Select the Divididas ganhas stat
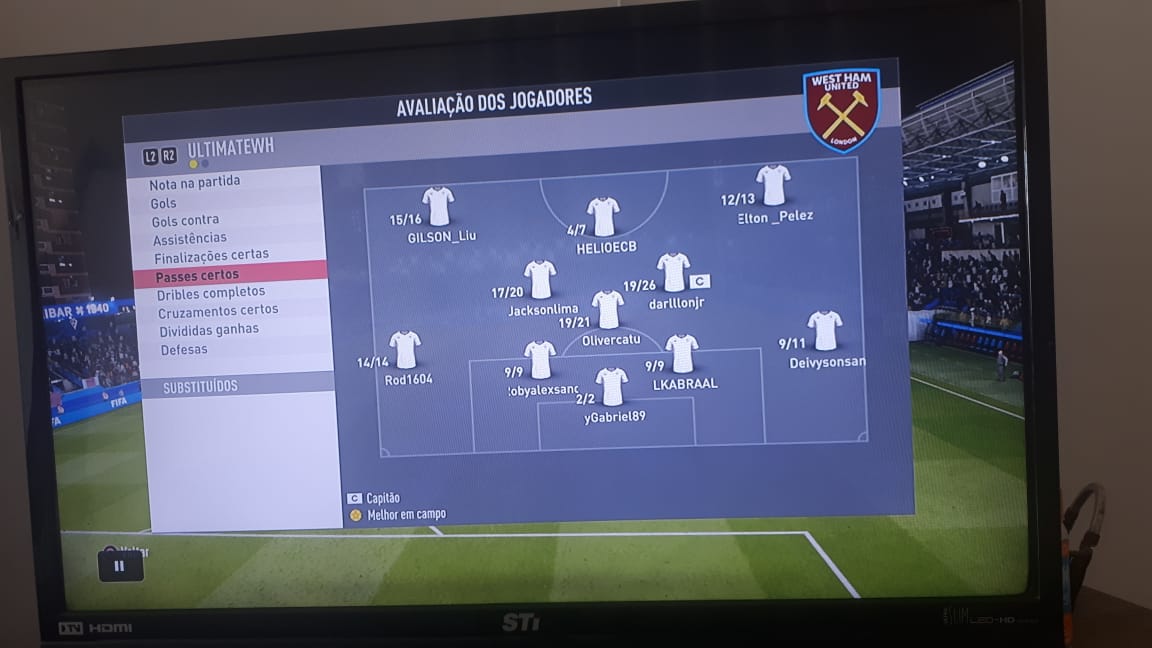The height and width of the screenshot is (648, 1152). pos(209,330)
